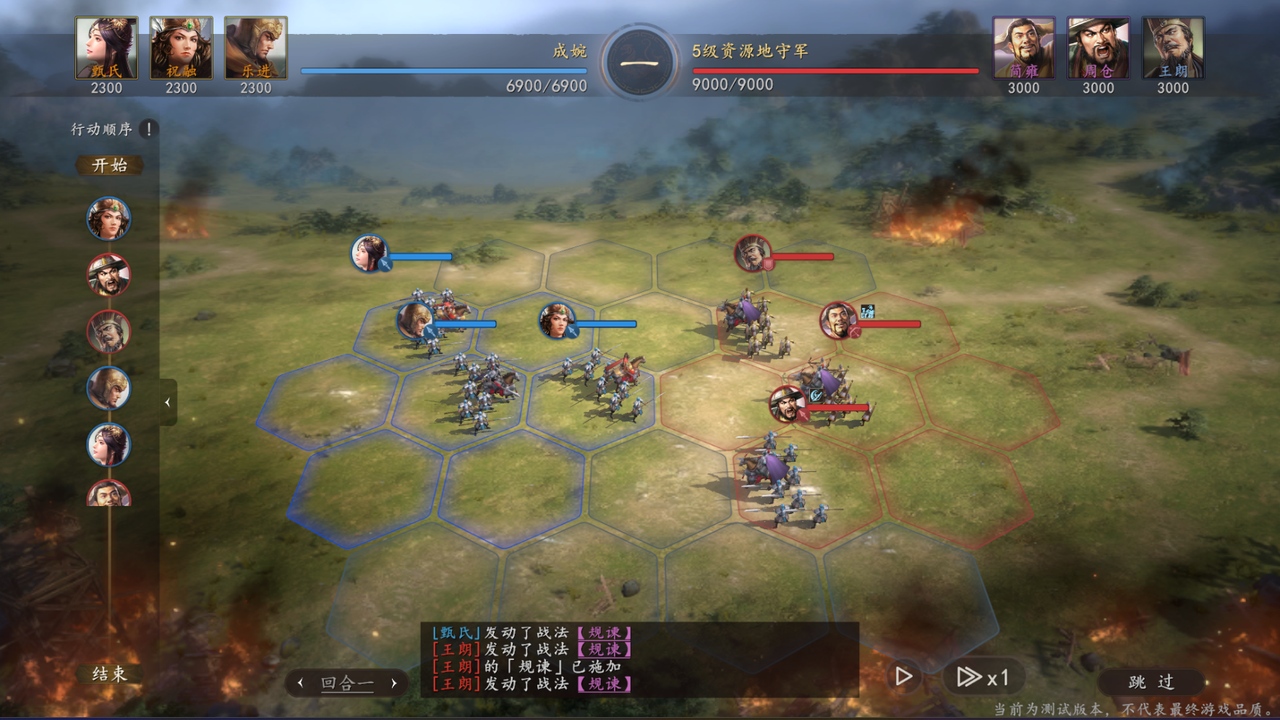Viewport: 1280px width, 720px height.
Task: Choose the first portrait in the action order list
Action: 108,218
